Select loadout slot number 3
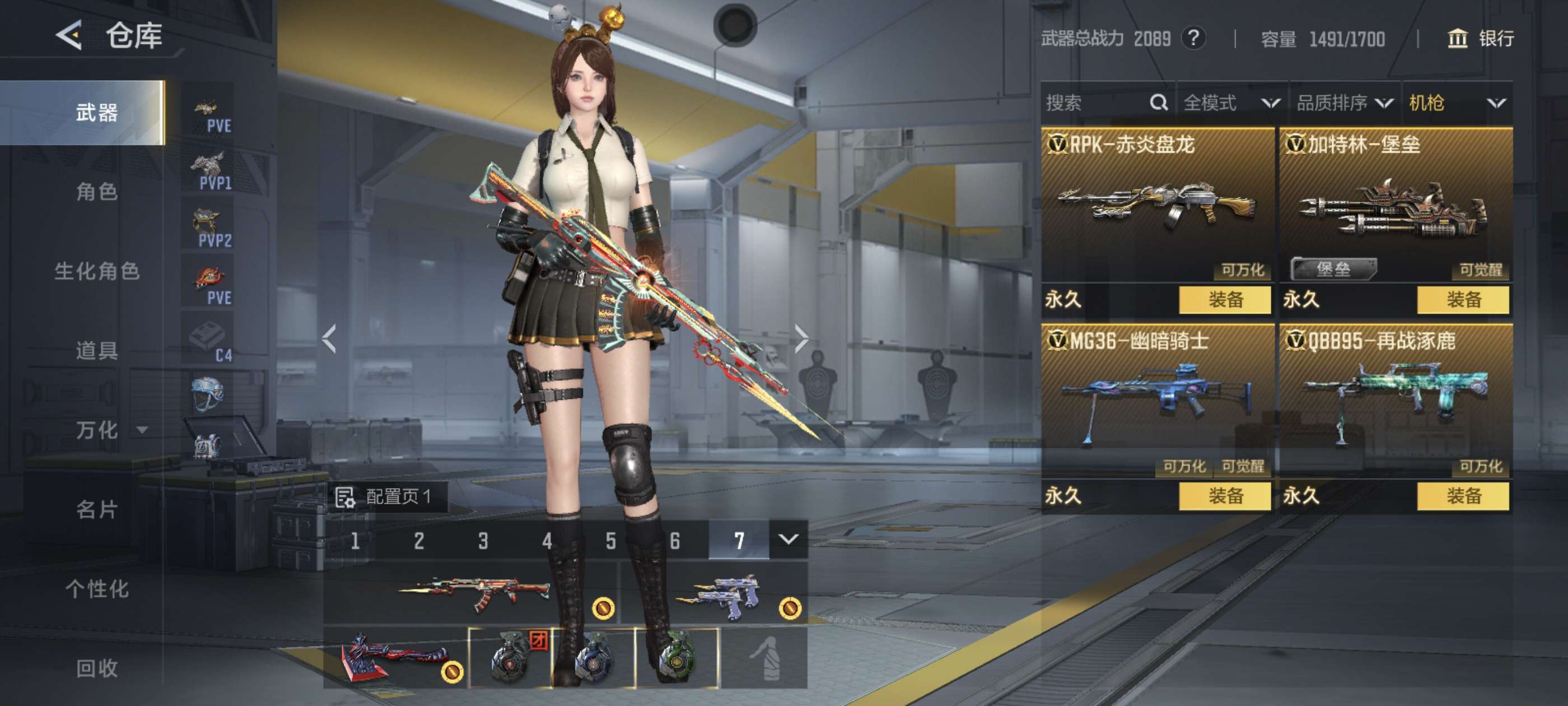 click(483, 540)
